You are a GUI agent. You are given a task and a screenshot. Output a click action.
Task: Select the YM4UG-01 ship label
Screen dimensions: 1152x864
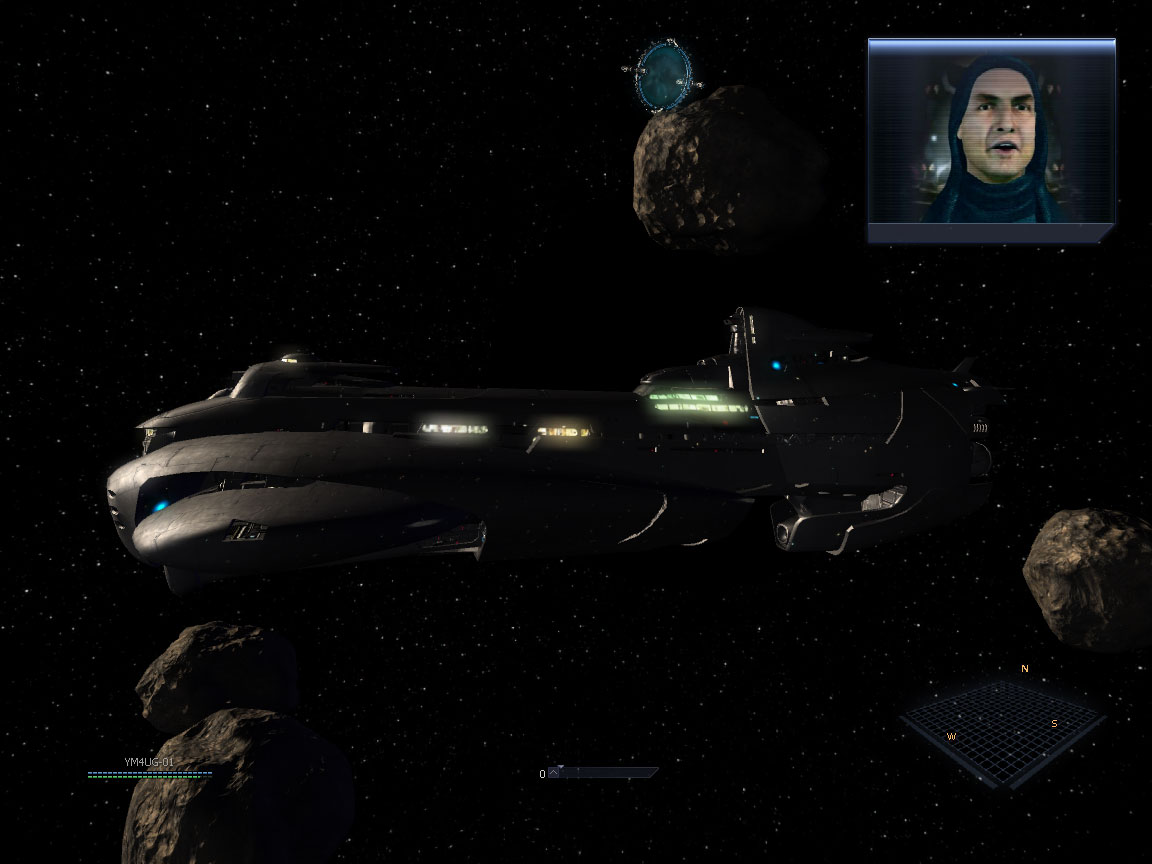[149, 762]
